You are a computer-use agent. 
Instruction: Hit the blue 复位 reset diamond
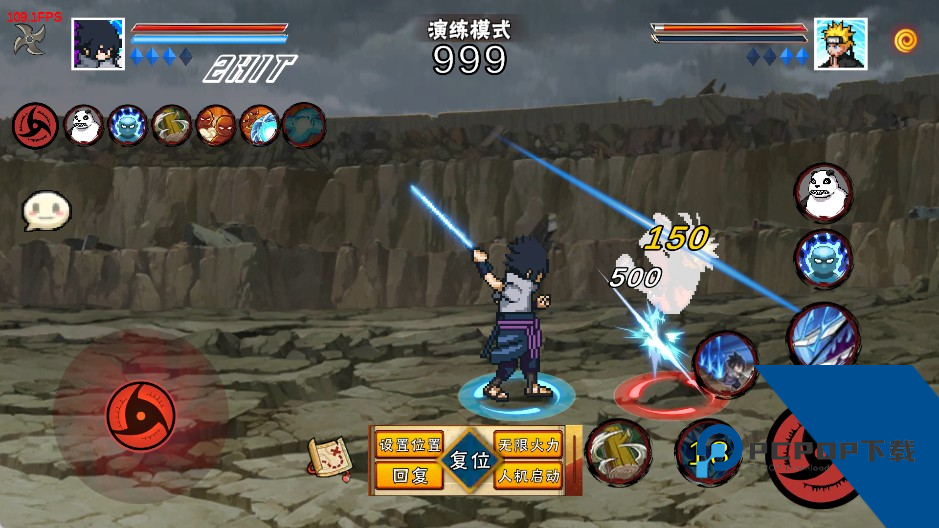(469, 461)
